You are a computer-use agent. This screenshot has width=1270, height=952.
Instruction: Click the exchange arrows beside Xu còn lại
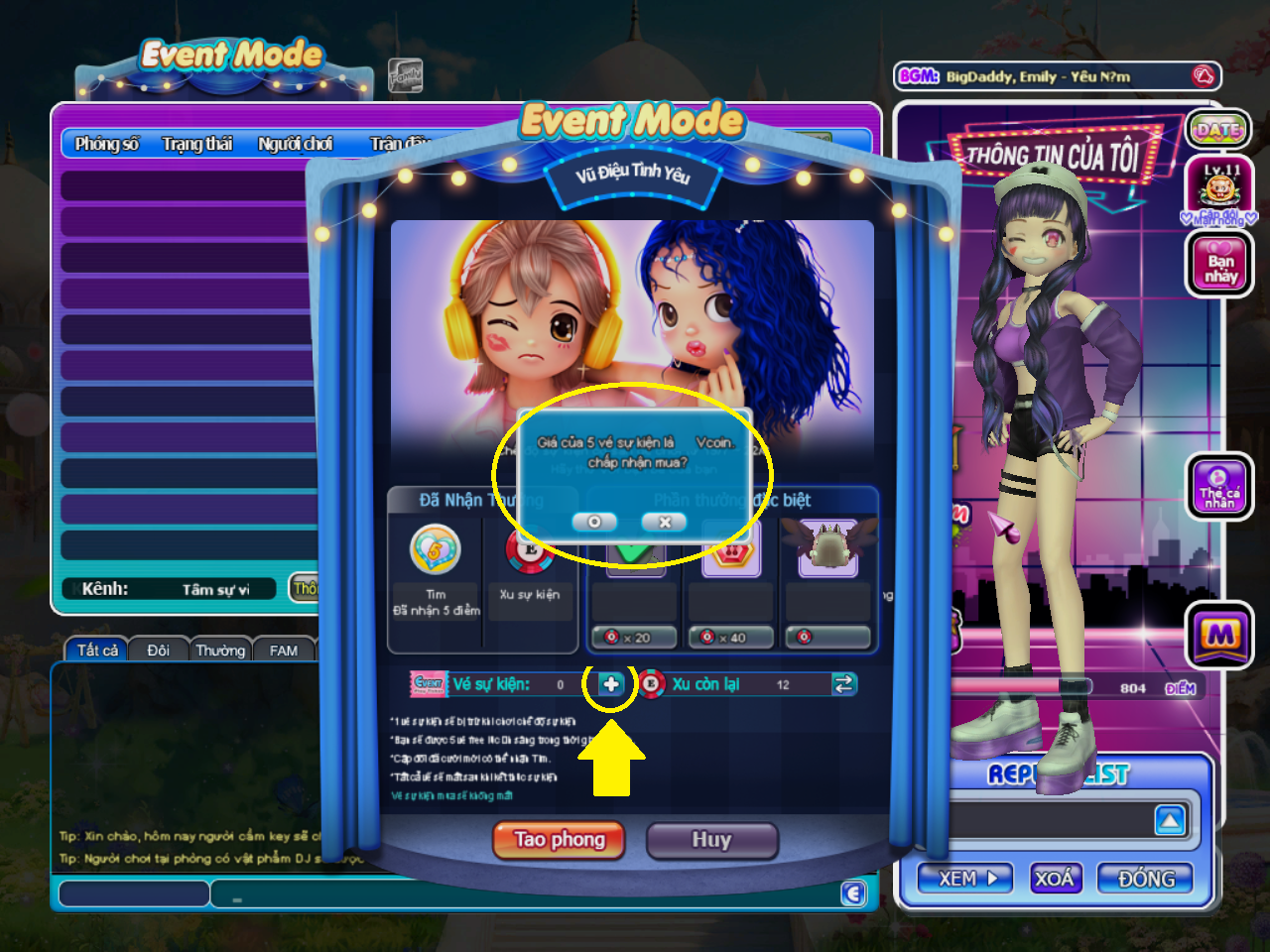click(844, 683)
